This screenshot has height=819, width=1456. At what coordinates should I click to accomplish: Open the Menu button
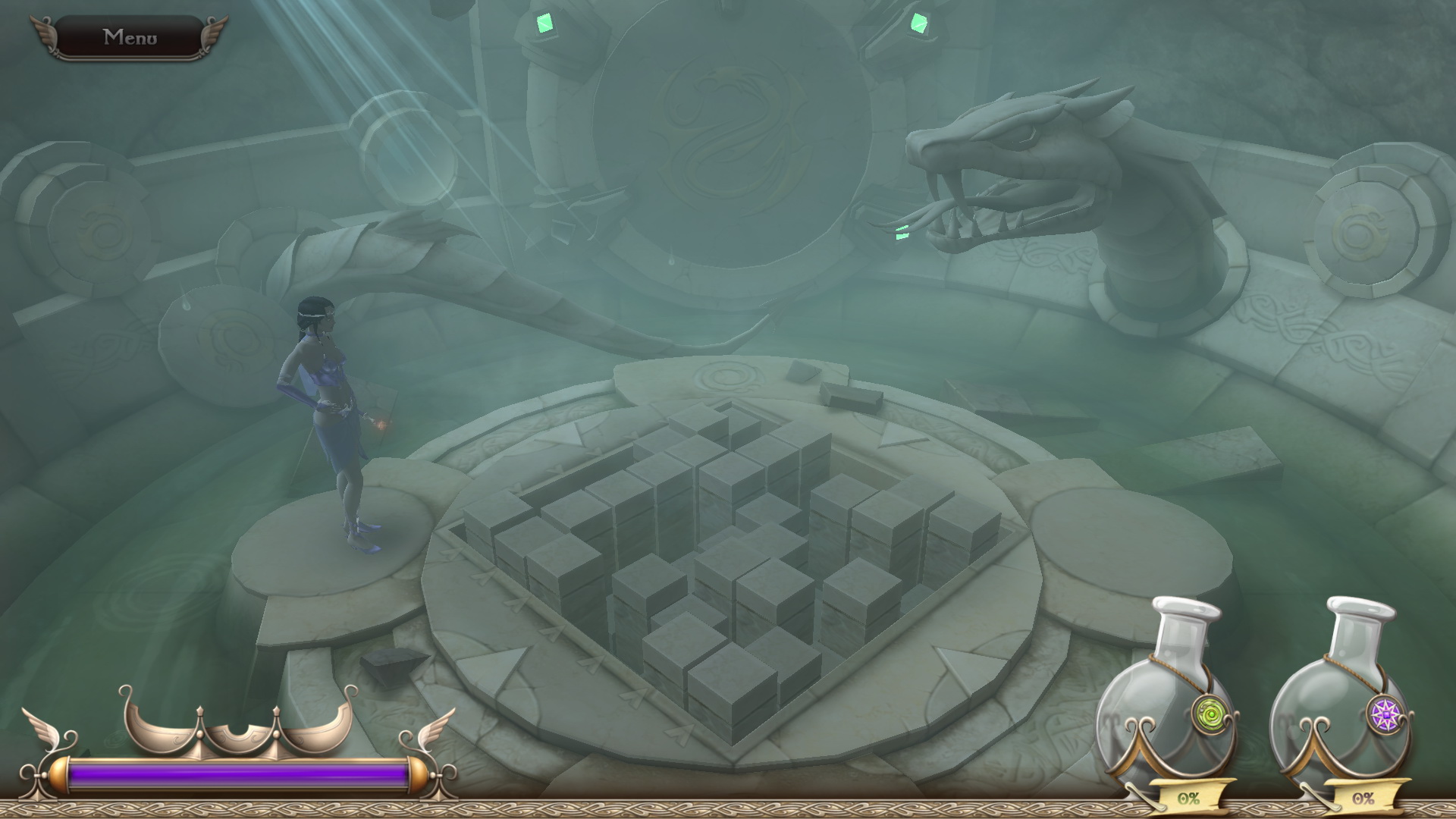pyautogui.click(x=130, y=35)
